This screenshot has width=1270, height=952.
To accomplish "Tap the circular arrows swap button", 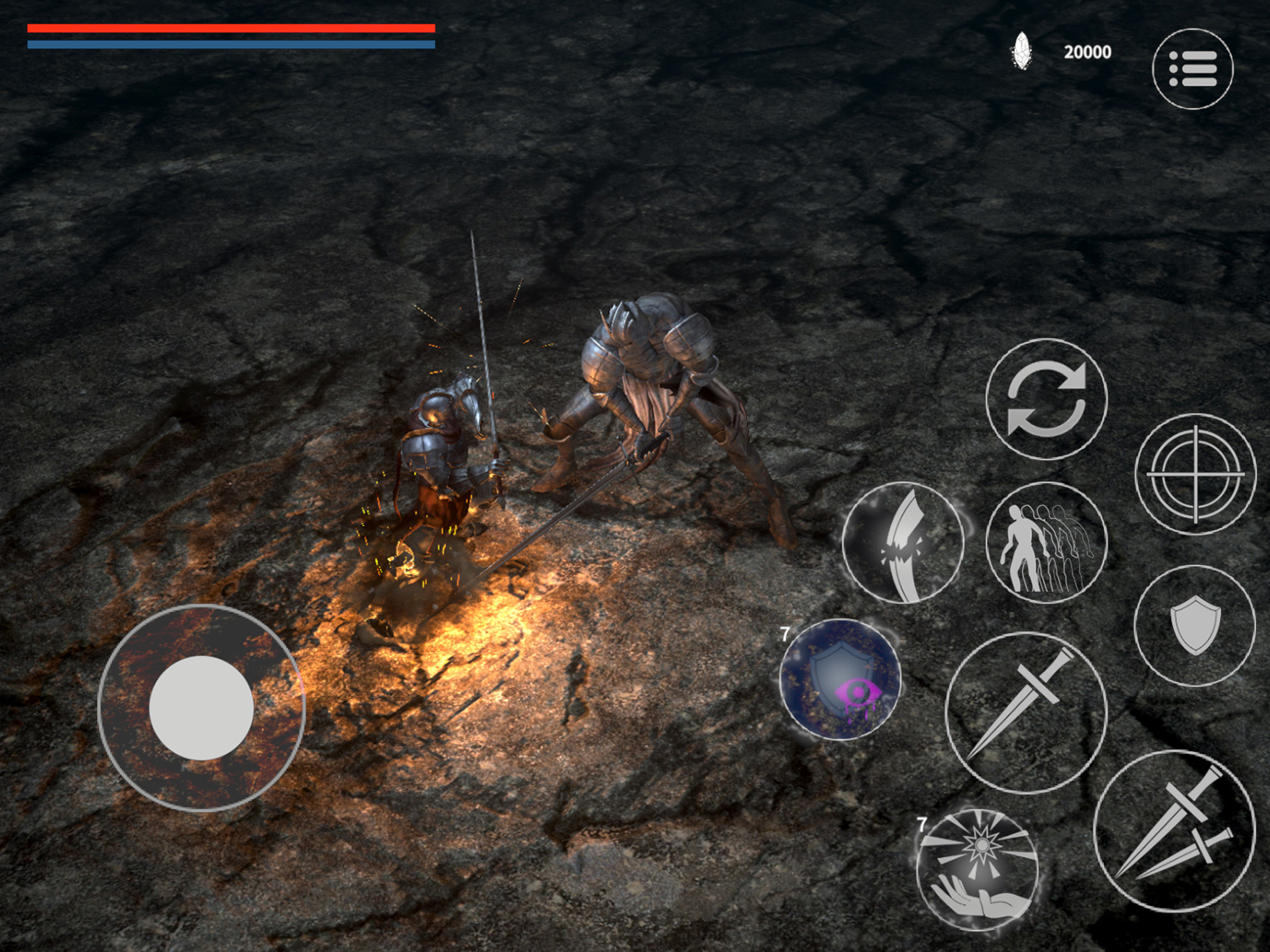I will pos(1046,400).
